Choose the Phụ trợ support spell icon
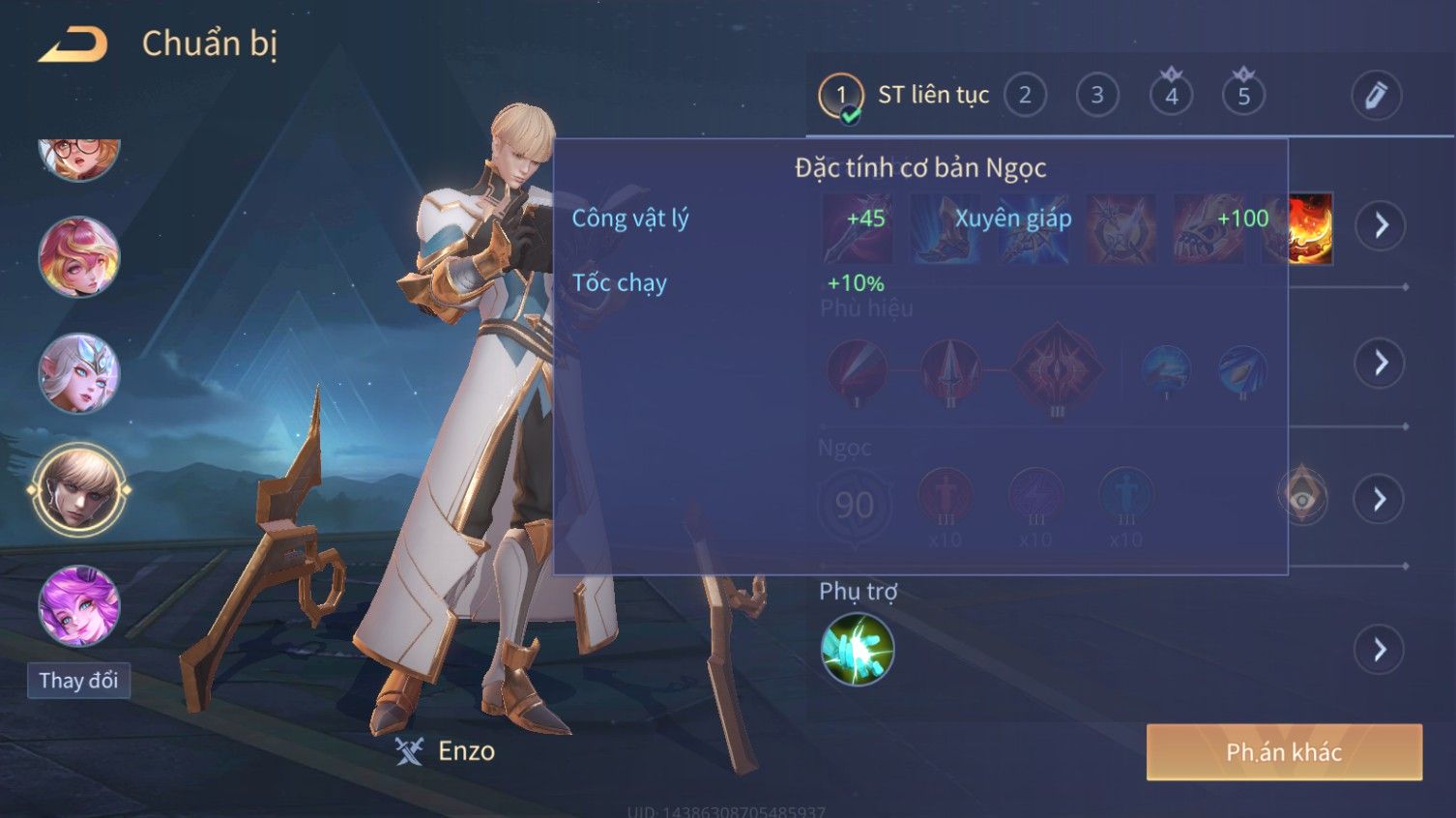The height and width of the screenshot is (818, 1456). [857, 650]
